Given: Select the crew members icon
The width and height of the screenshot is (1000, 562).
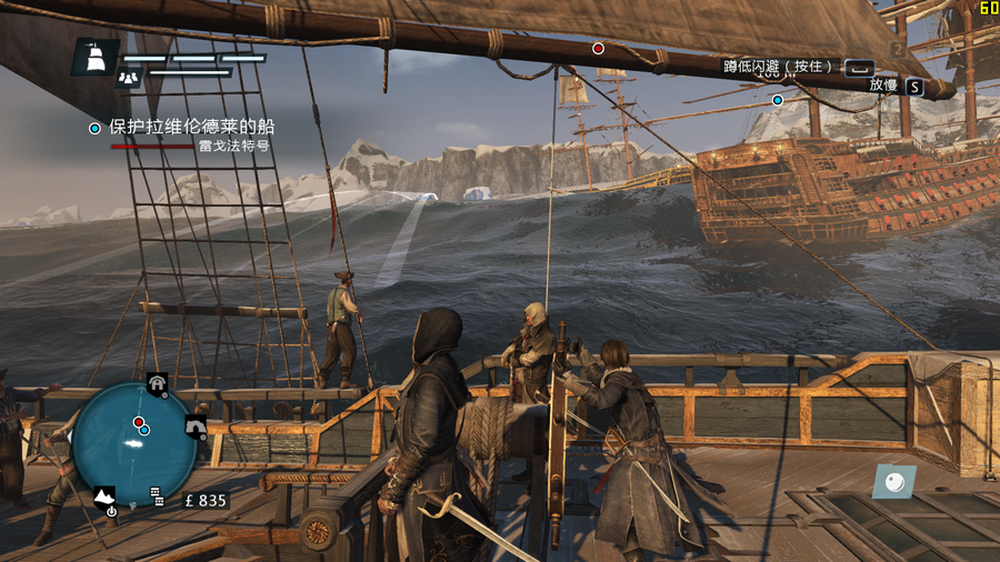Looking at the screenshot, I should [x=128, y=76].
